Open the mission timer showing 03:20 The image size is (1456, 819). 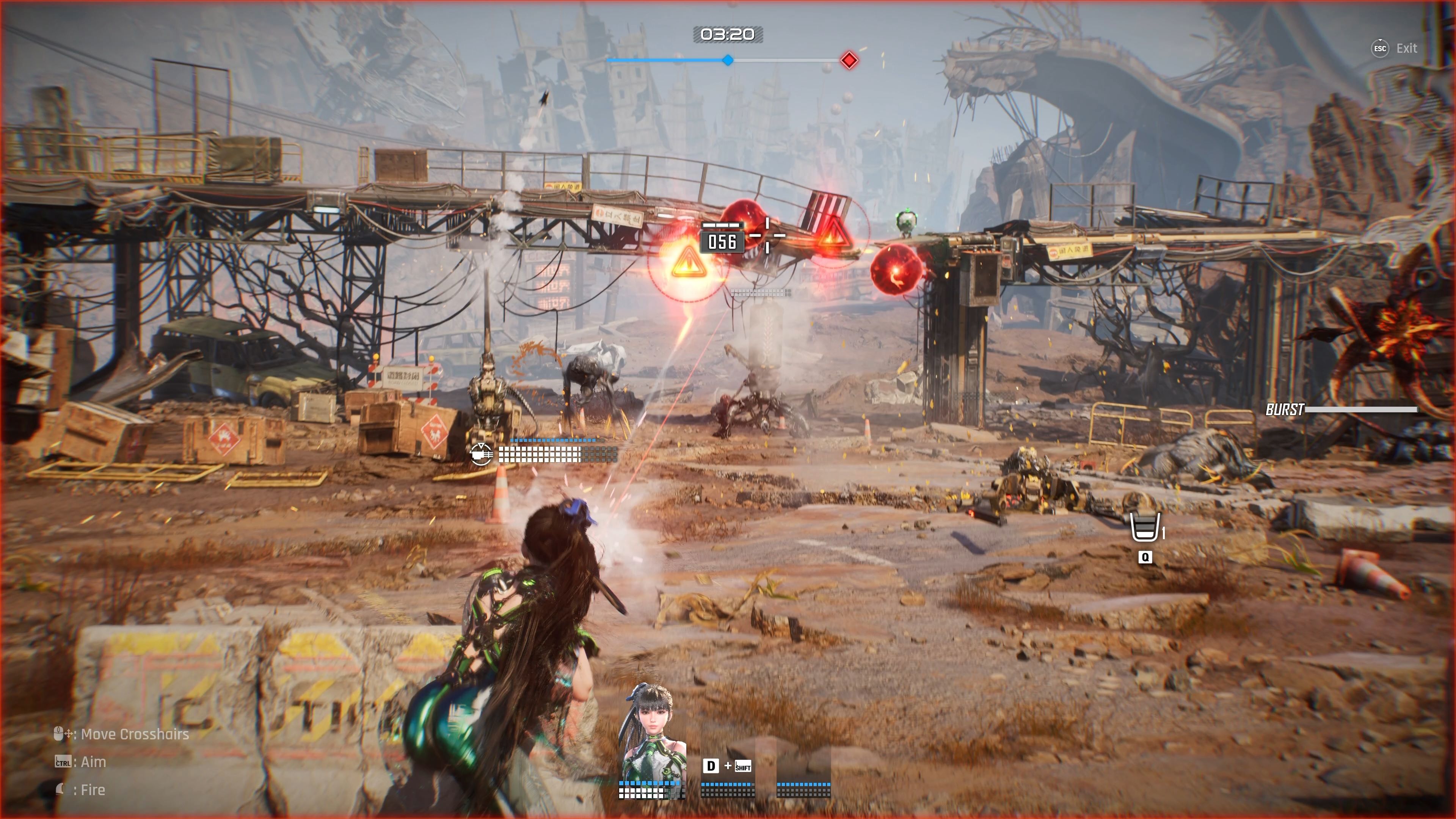[x=728, y=34]
